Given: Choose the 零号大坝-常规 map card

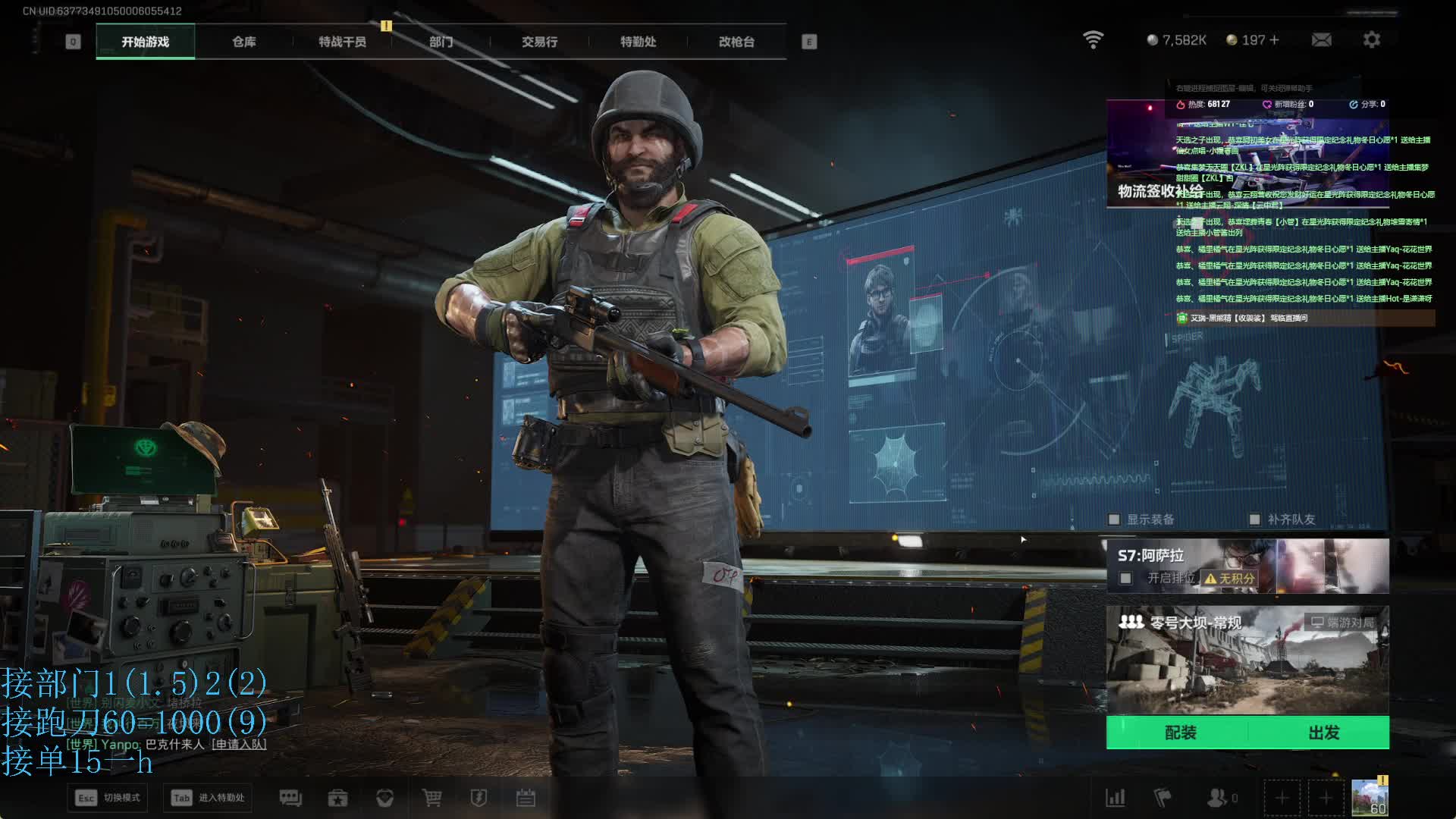Looking at the screenshot, I should (1247, 660).
